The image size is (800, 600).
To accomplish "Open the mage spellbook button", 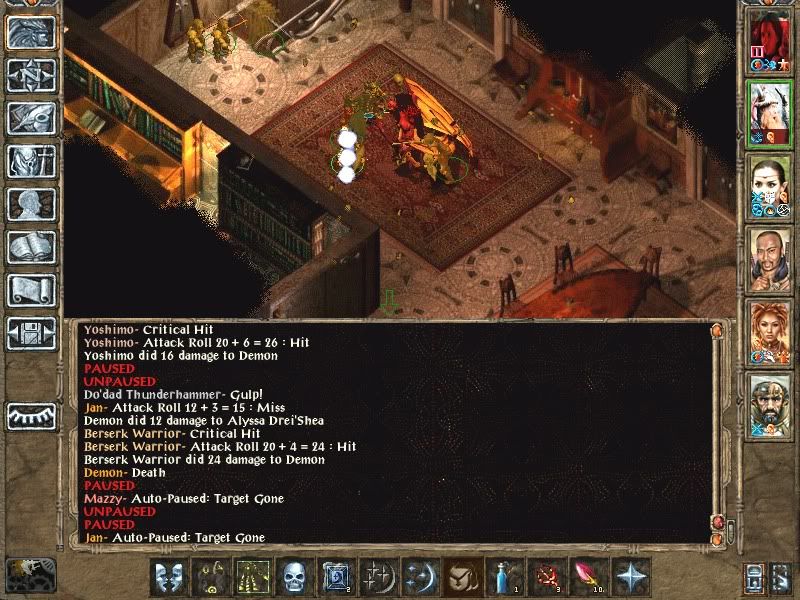I will (31, 247).
